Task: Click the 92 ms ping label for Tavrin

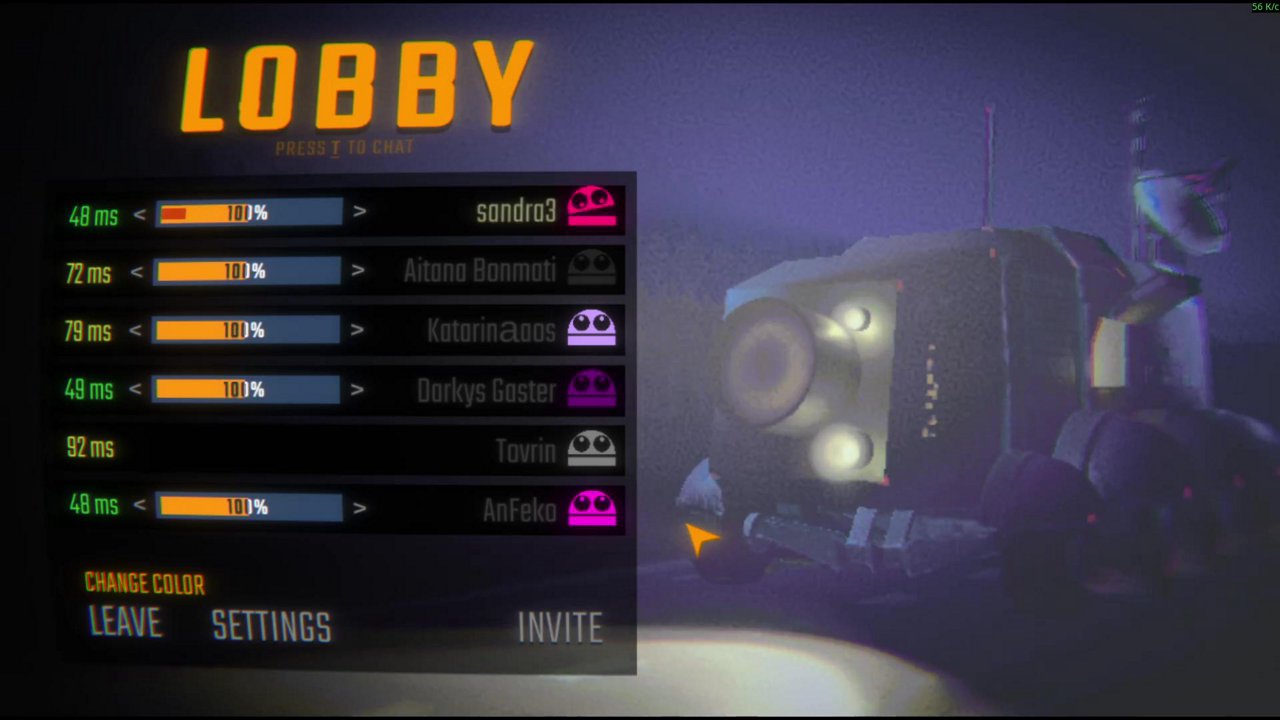Action: [91, 448]
